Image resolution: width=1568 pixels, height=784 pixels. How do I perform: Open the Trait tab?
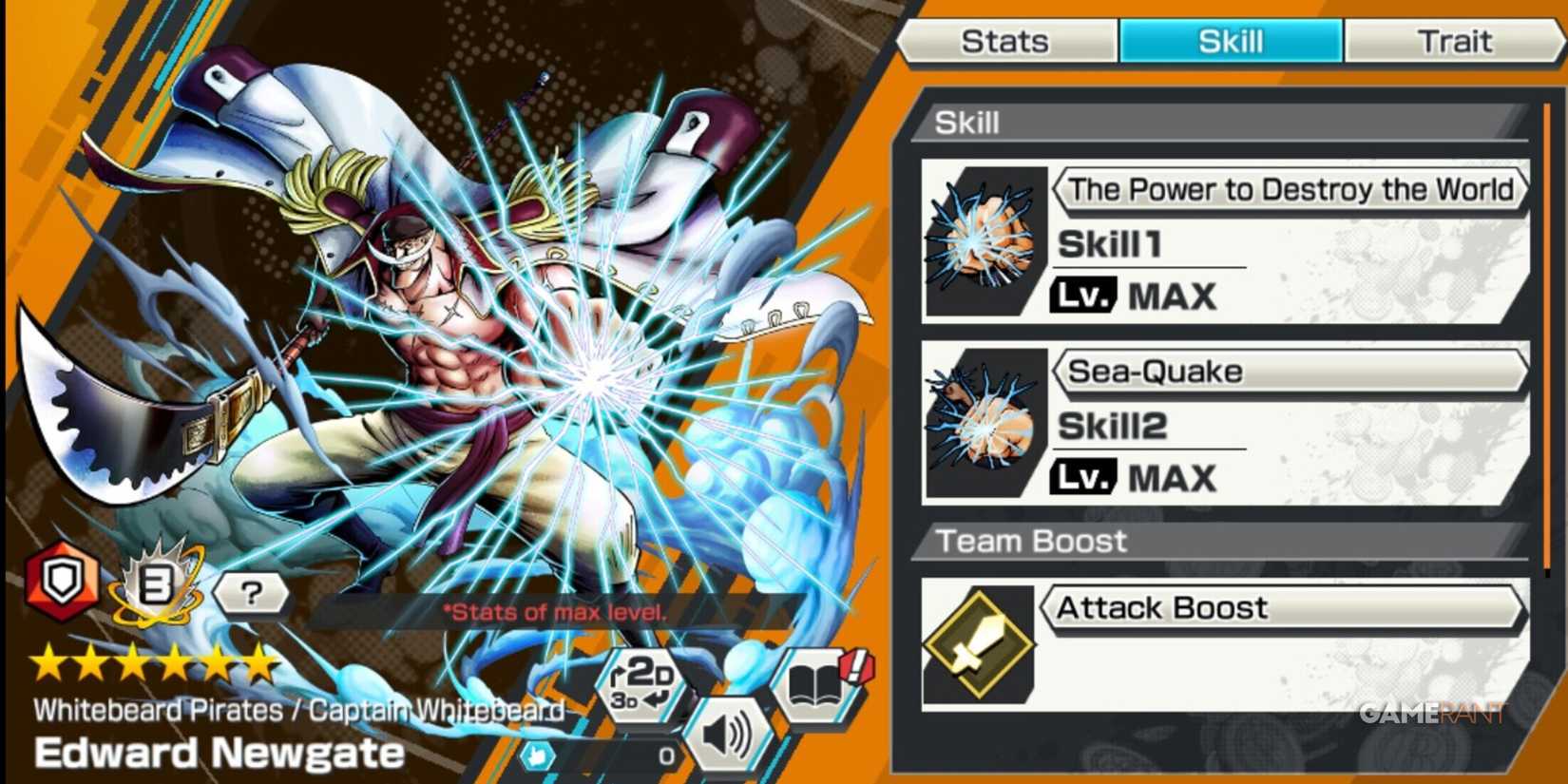(x=1453, y=40)
